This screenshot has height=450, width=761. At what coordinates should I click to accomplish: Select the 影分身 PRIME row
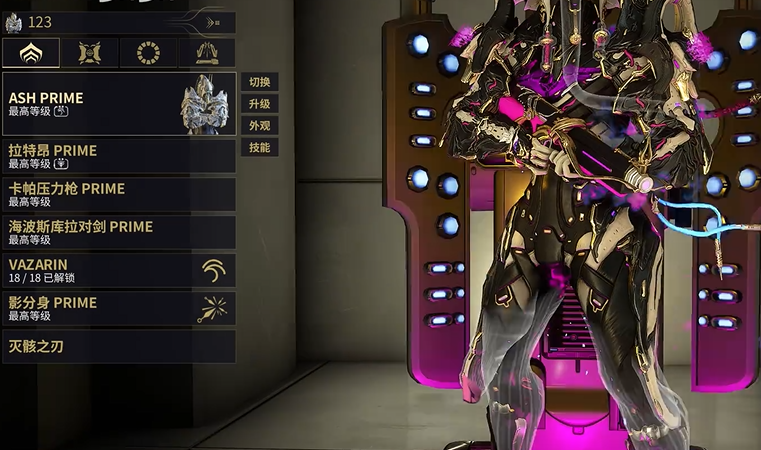(119, 308)
